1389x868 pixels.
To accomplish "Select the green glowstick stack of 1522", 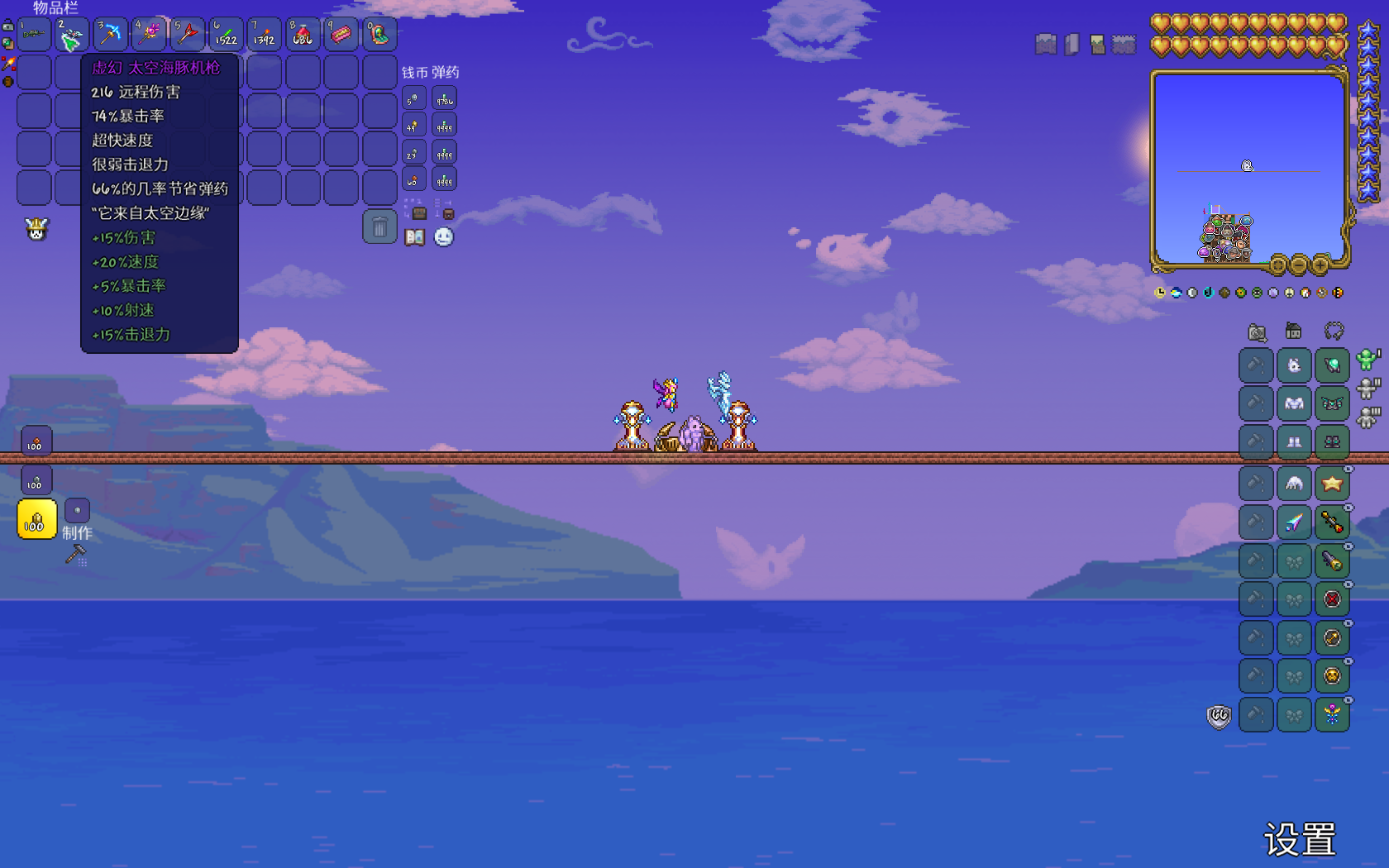I will click(x=226, y=35).
